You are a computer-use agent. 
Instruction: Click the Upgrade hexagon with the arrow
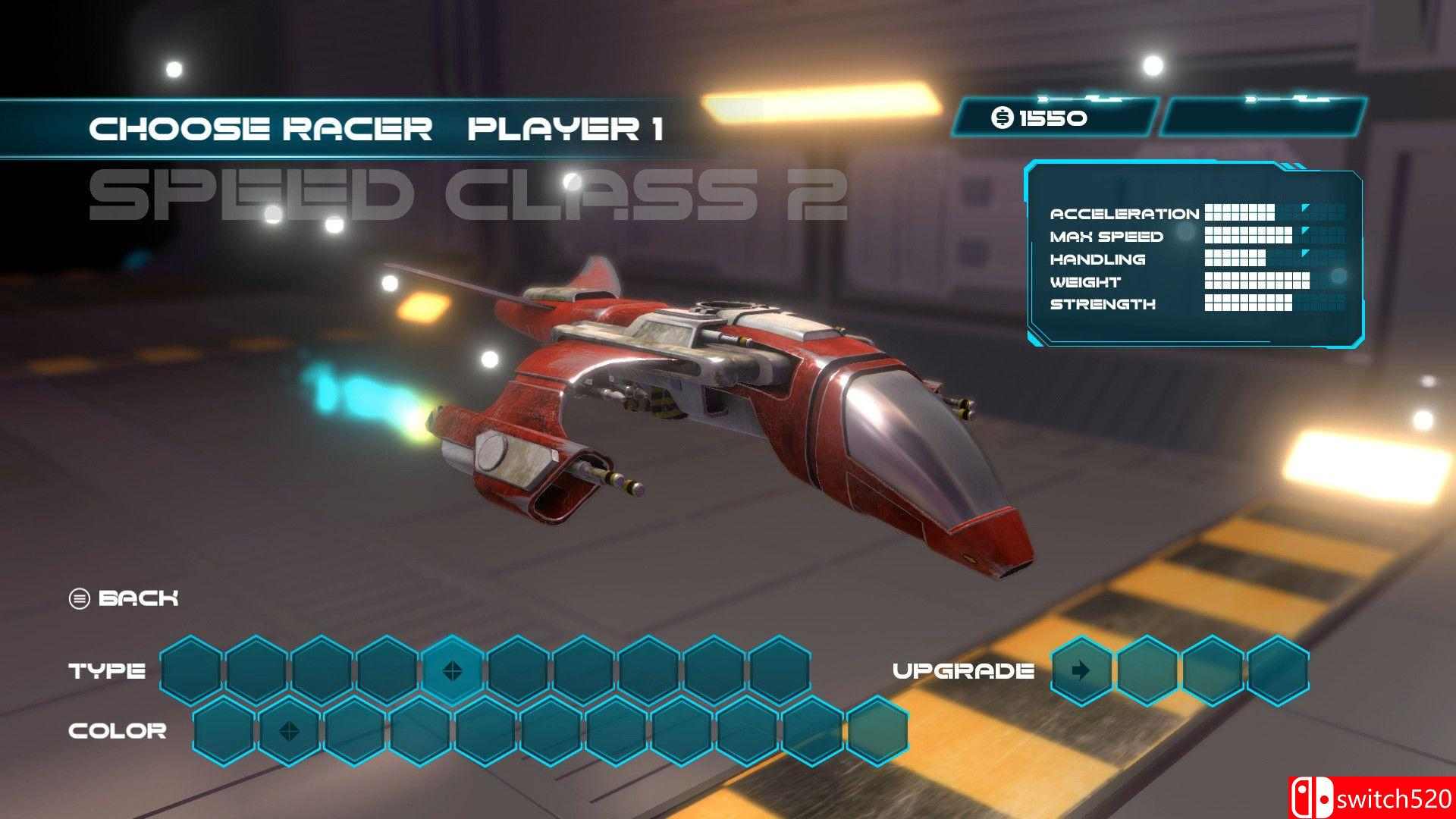point(1081,670)
